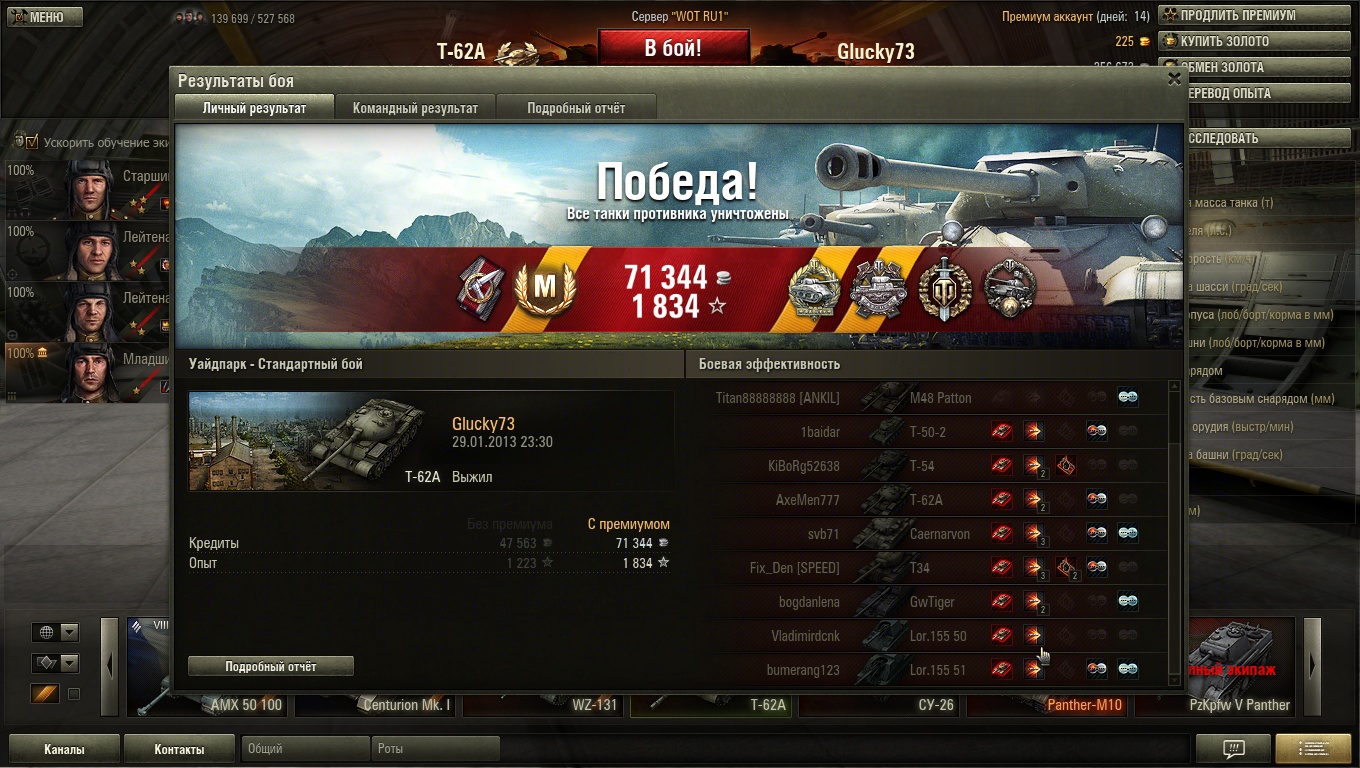Screen dimensions: 1360x768
Task: Open the Подробный отчёт tab
Action: pyautogui.click(x=576, y=108)
